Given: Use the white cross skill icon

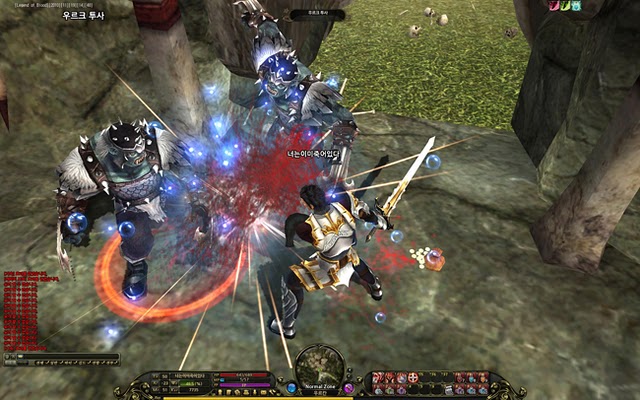Looking at the screenshot, I should [x=413, y=377].
